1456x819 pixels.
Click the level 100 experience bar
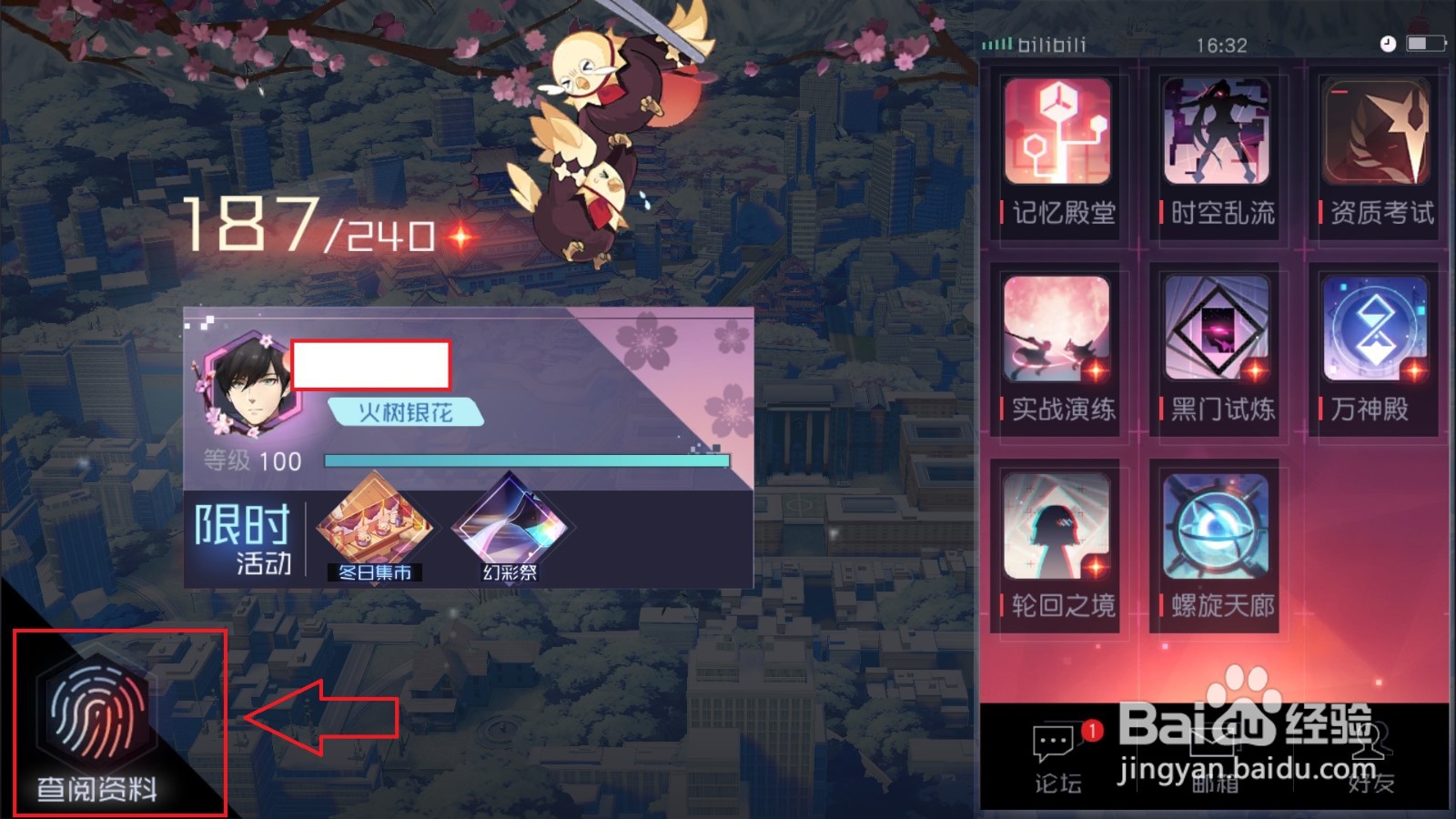click(x=528, y=460)
